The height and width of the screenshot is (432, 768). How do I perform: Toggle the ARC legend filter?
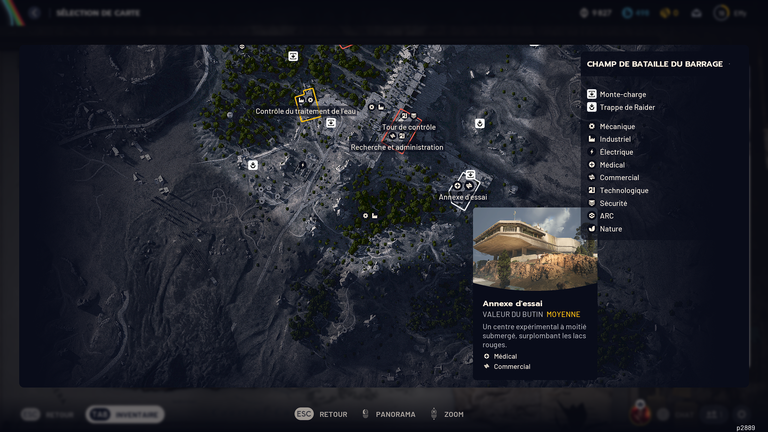[606, 216]
